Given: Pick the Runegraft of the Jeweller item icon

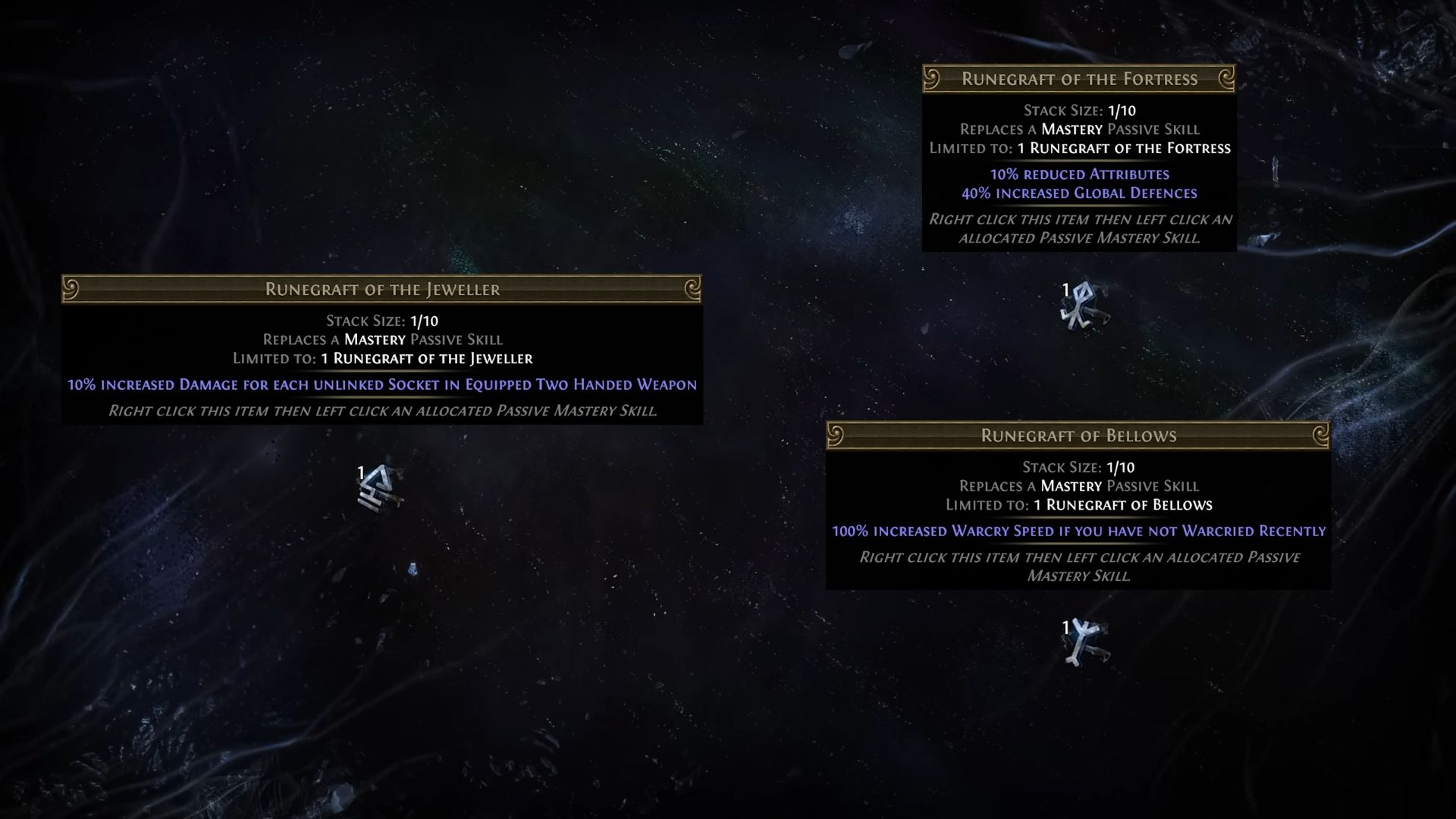Looking at the screenshot, I should click(380, 488).
